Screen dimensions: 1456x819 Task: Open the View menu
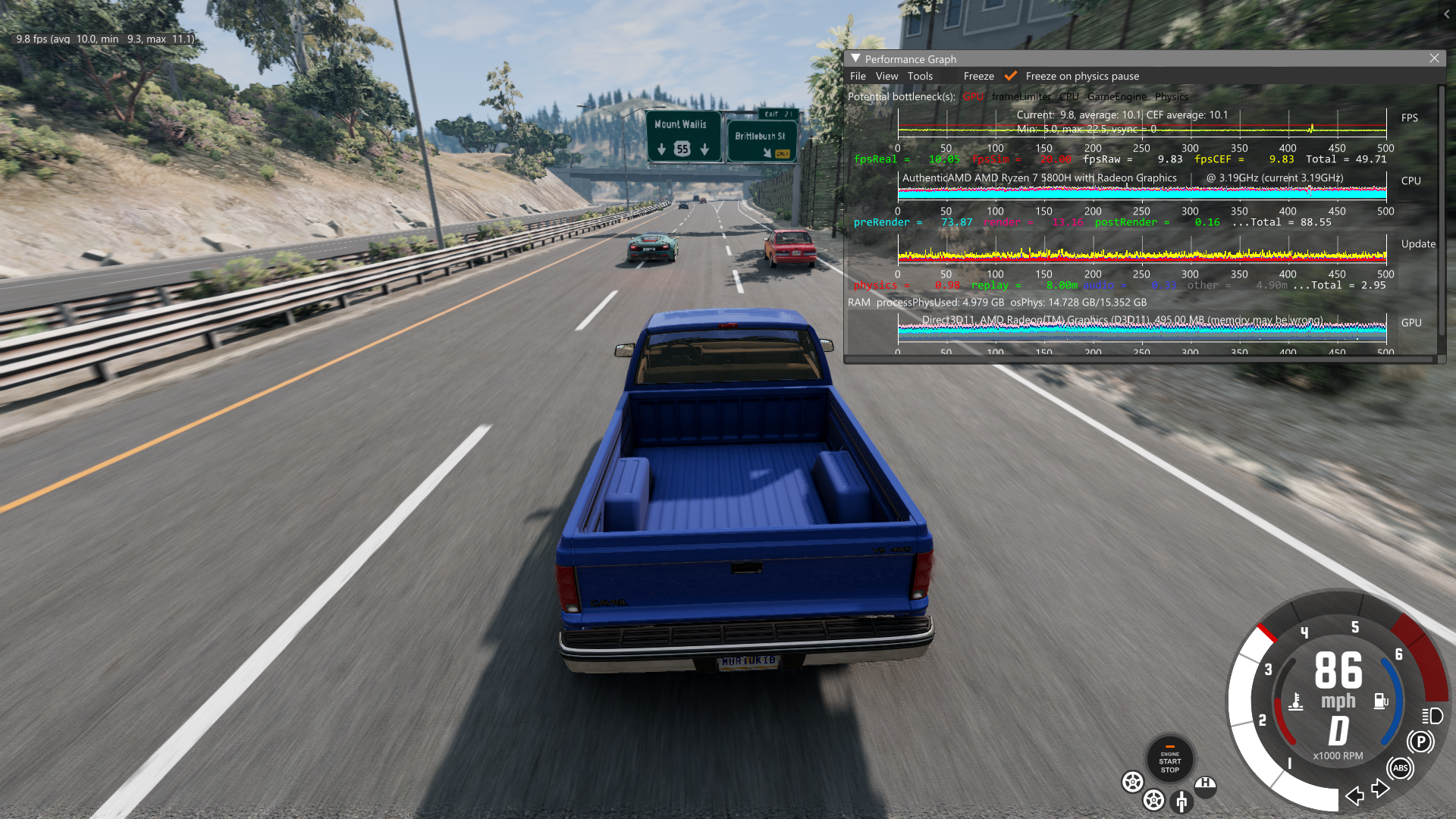pos(886,76)
